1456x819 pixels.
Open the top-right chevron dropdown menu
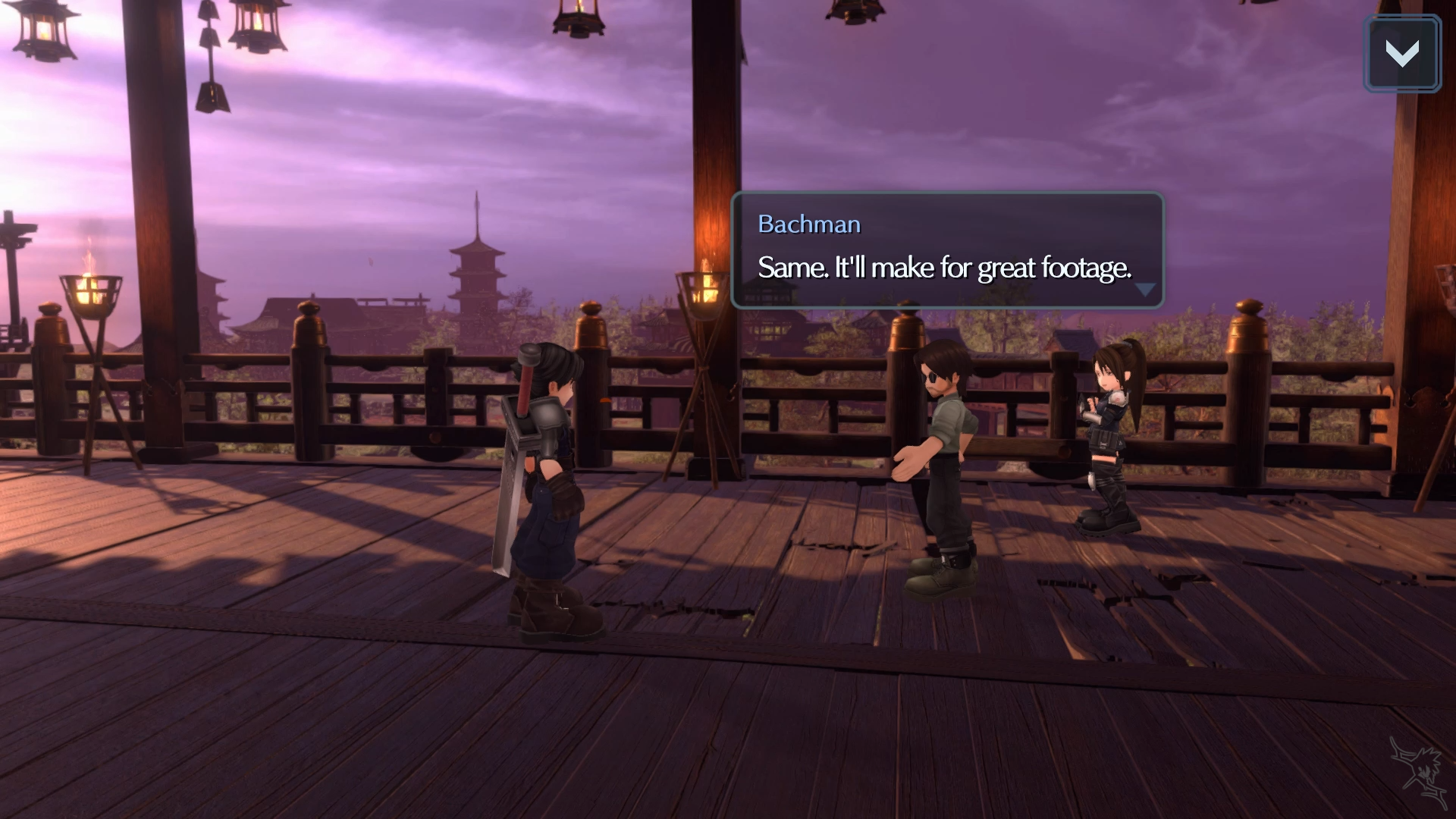tap(1401, 54)
